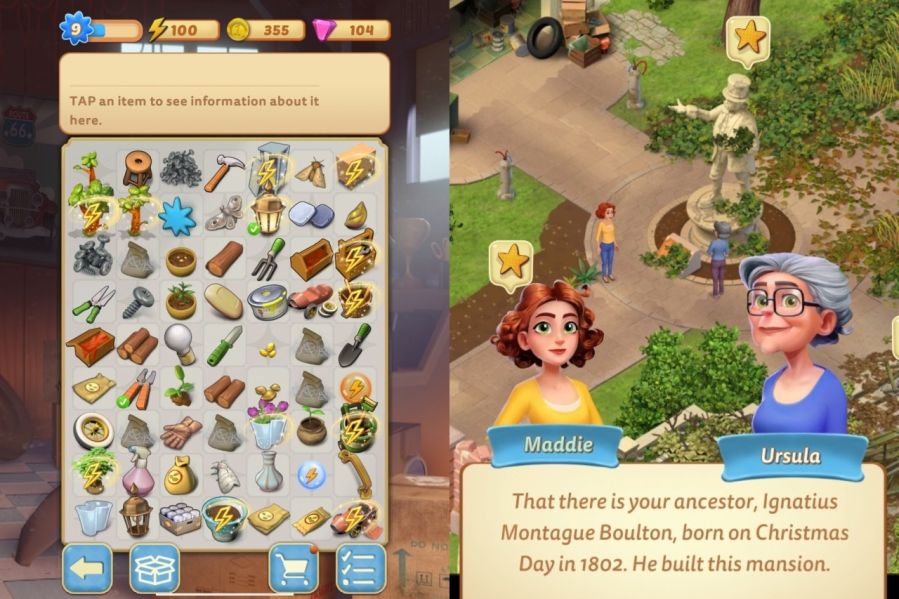
Task: Tap the star above Maddie's portrait
Action: point(511,262)
